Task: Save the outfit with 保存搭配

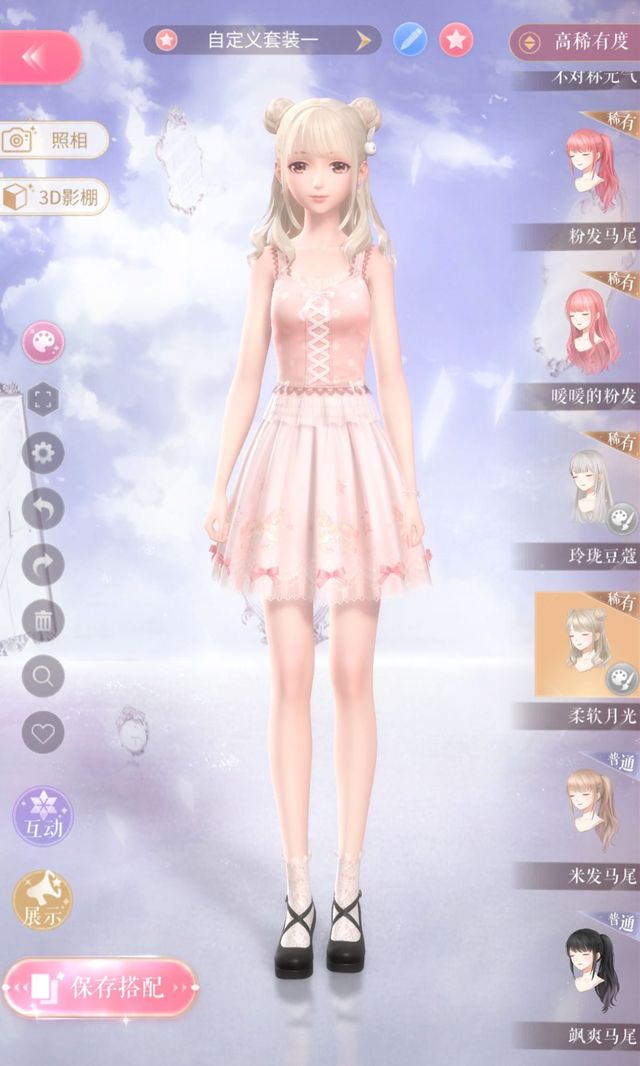Action: pyautogui.click(x=100, y=988)
